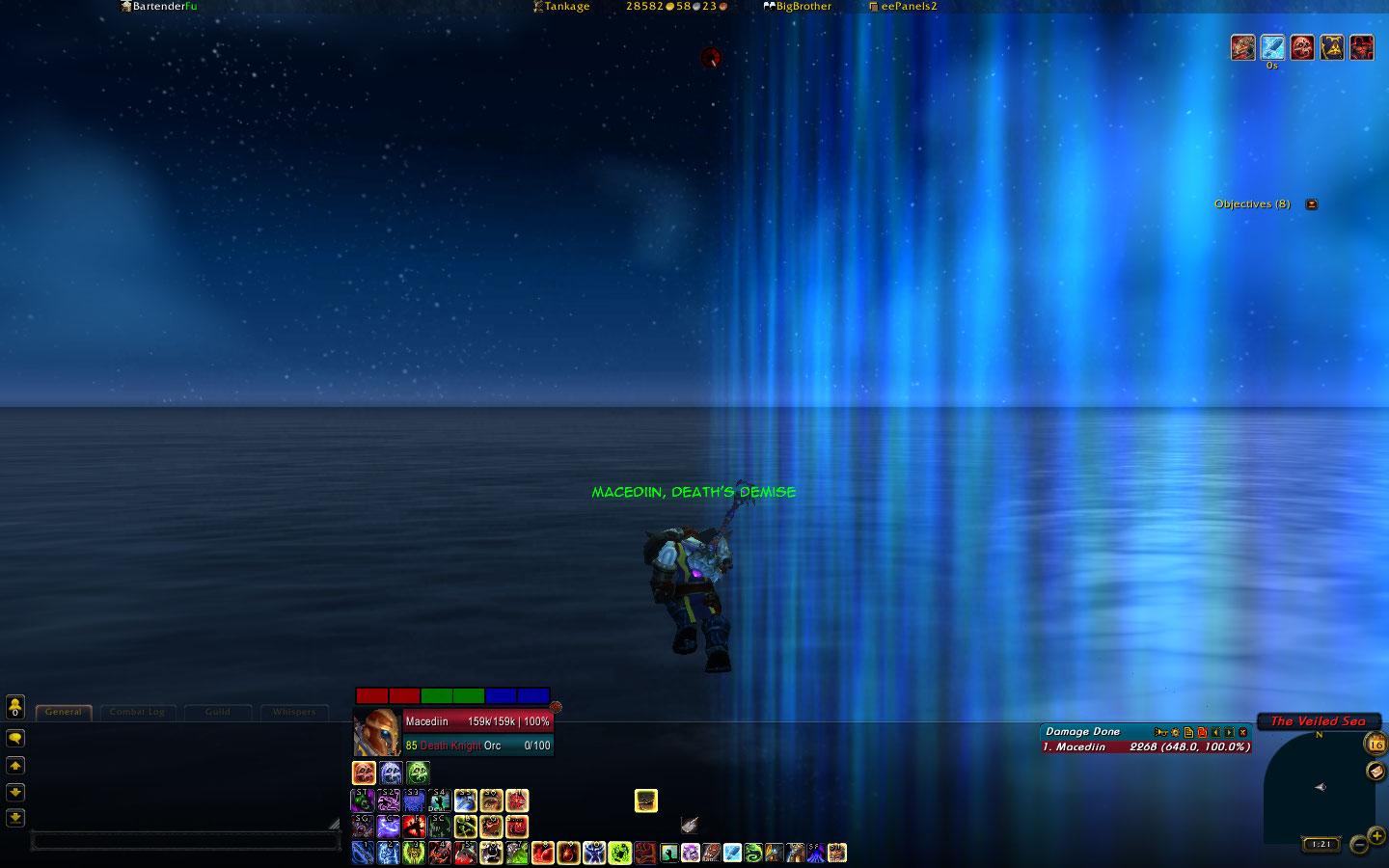Close the Damage Done meter window
The width and height of the screenshot is (1389, 868).
(1243, 732)
